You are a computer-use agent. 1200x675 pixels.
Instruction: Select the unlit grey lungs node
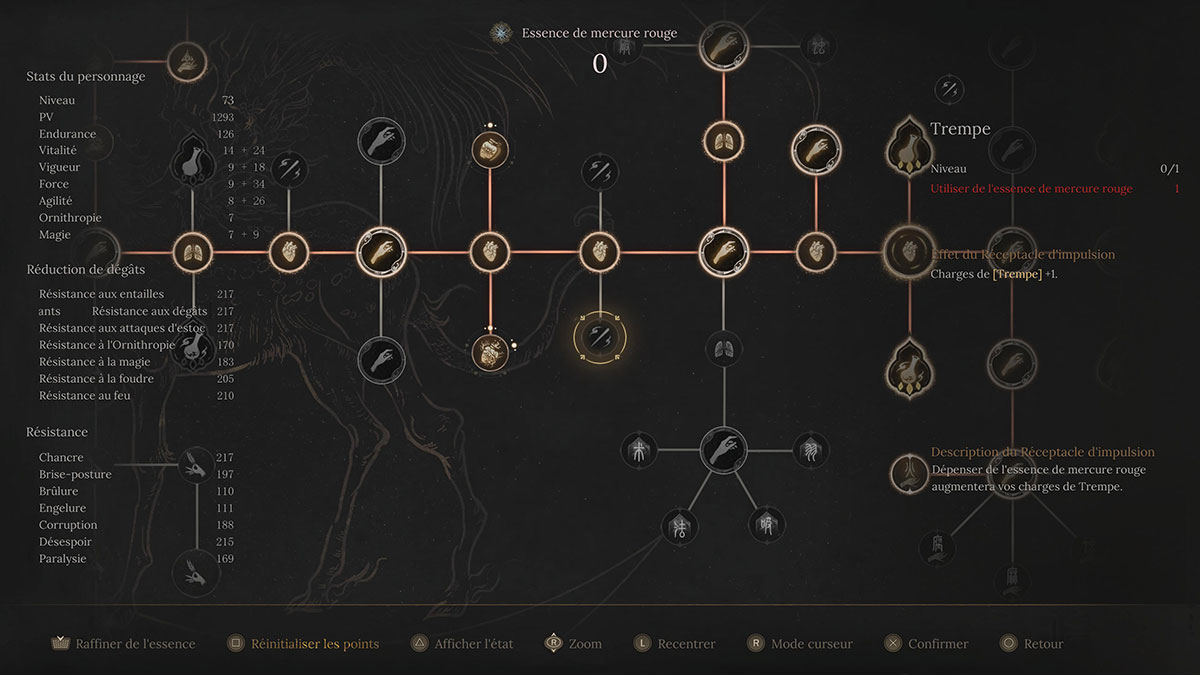pyautogui.click(x=722, y=348)
